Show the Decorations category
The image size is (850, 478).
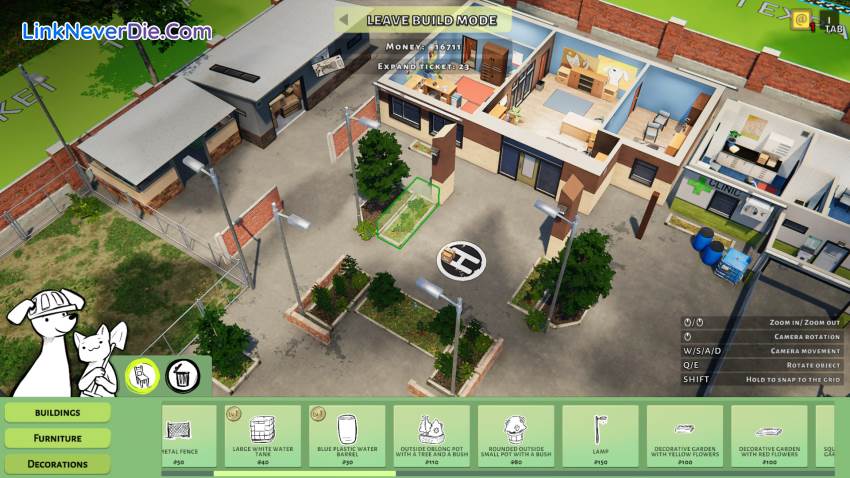[x=57, y=463]
